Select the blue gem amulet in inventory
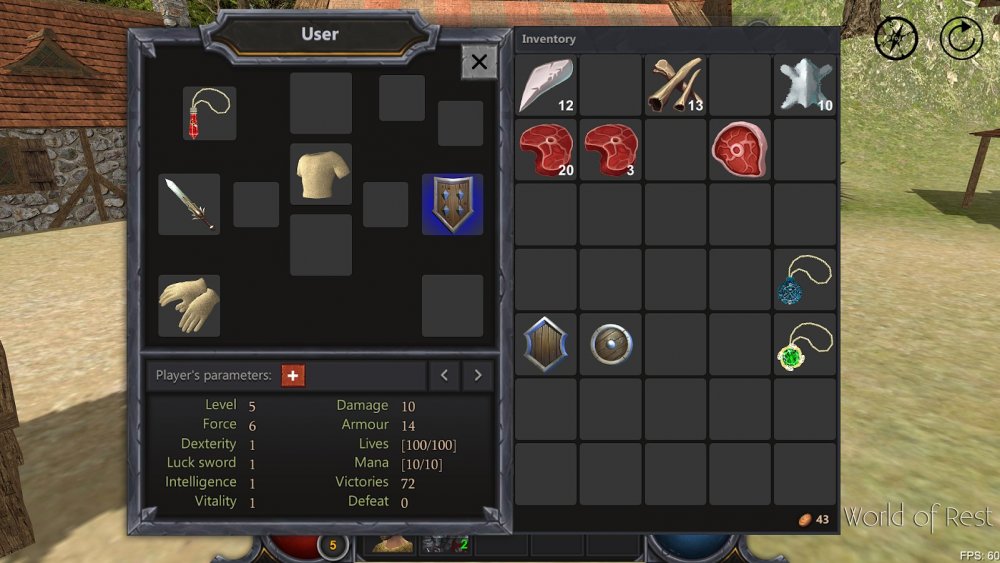This screenshot has height=563, width=1000. (x=805, y=280)
